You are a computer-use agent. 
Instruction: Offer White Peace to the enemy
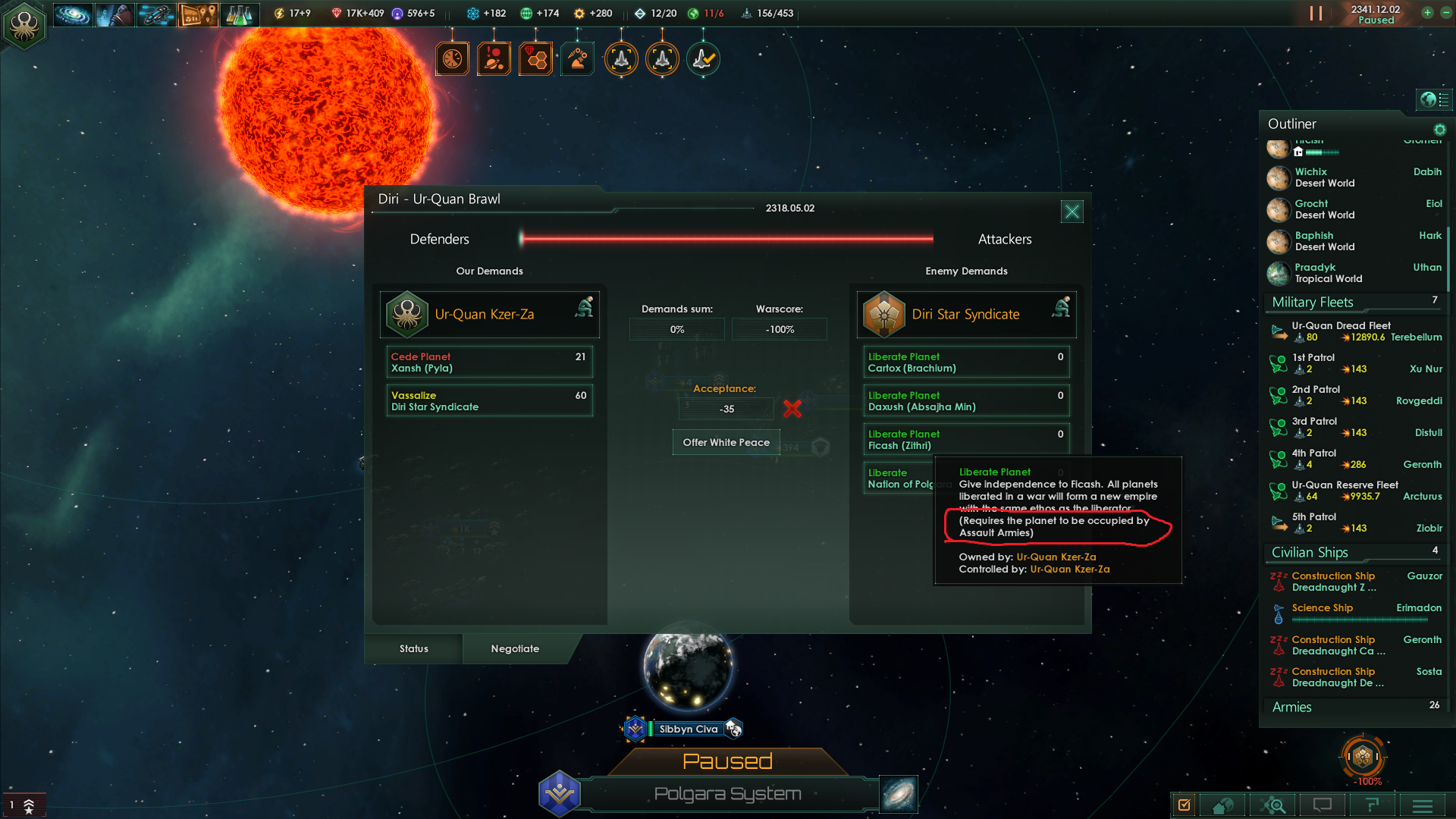(x=726, y=442)
